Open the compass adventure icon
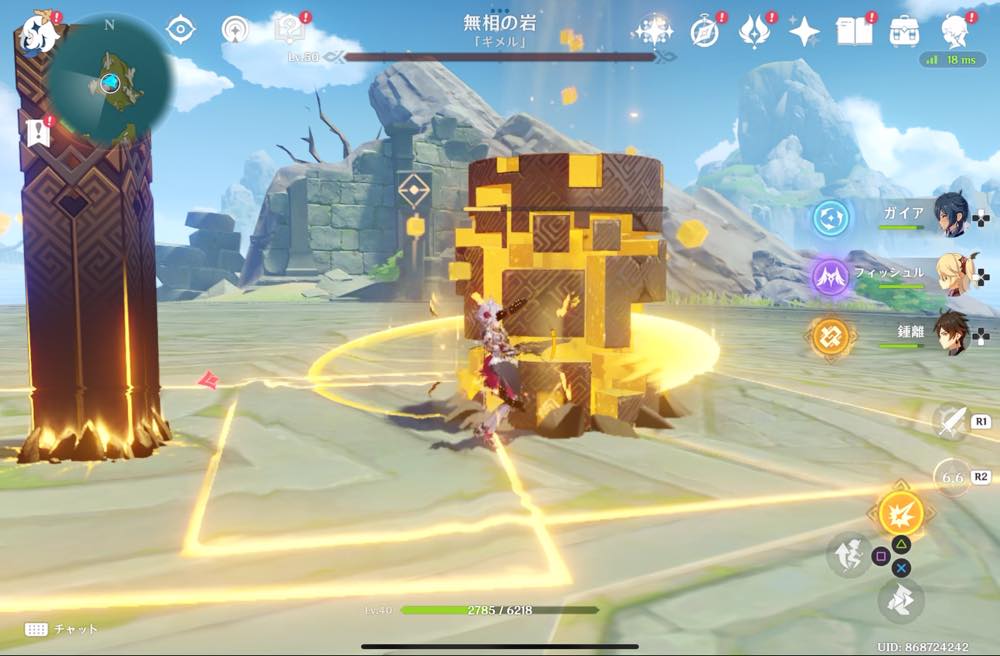Image resolution: width=1000 pixels, height=656 pixels. tap(705, 32)
